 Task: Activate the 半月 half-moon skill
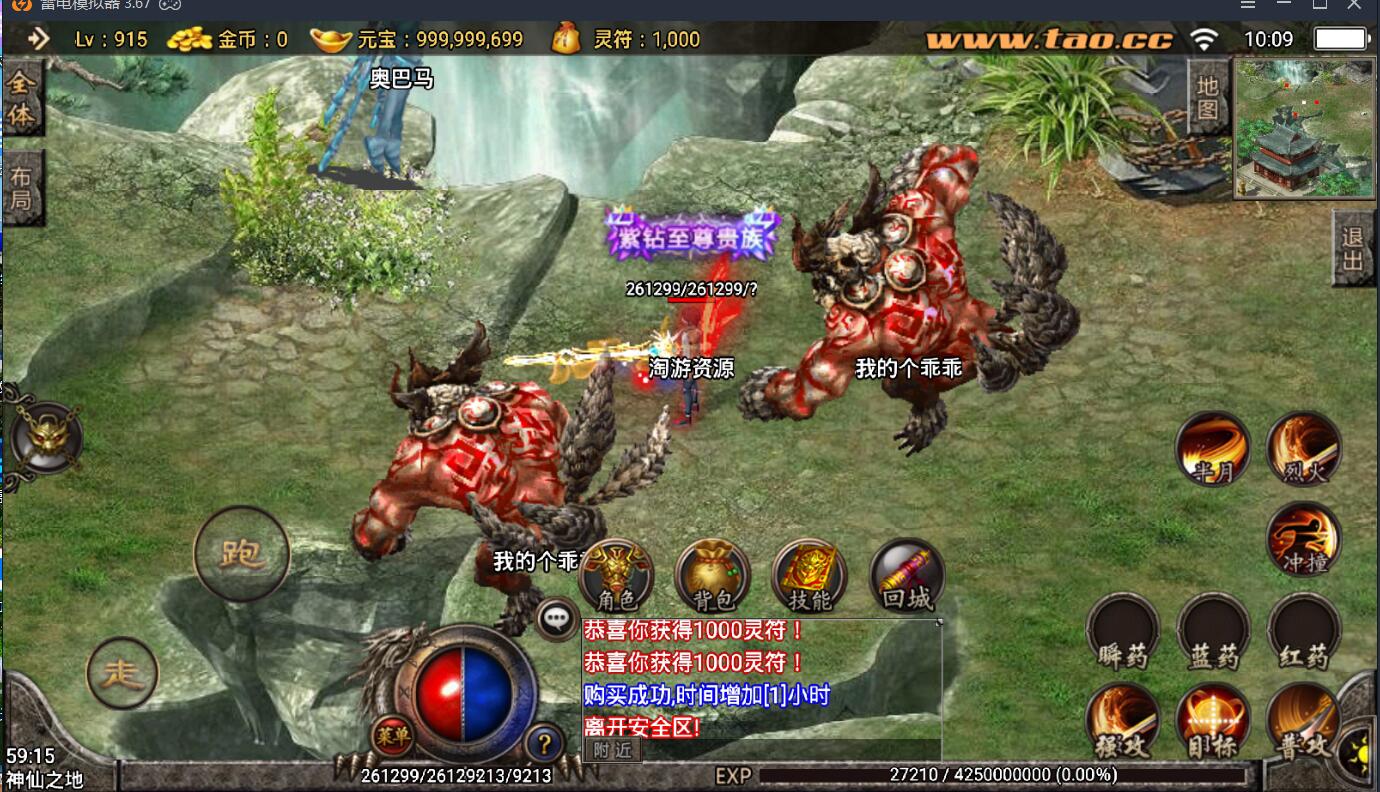tap(1212, 449)
